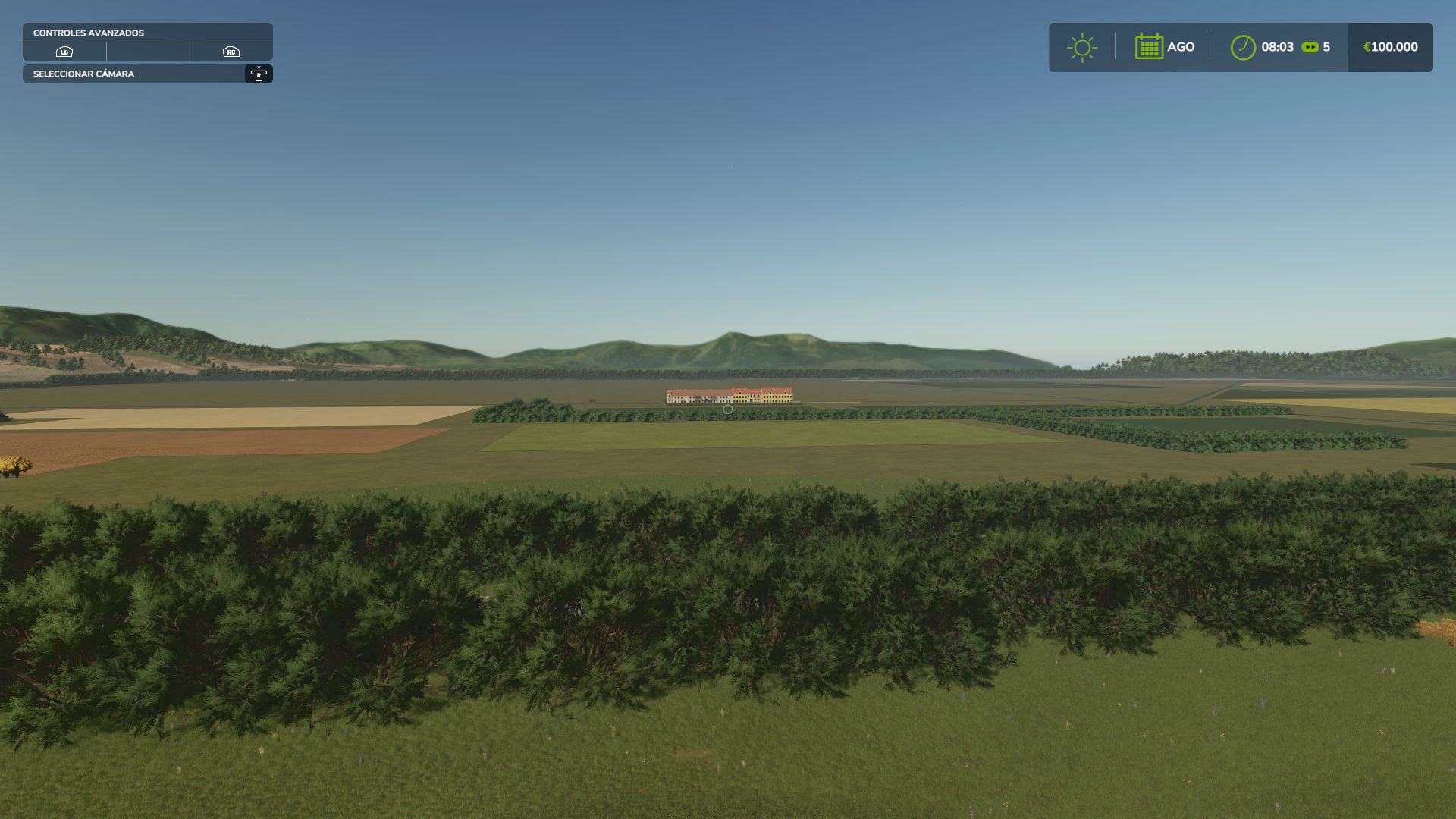Click the sunny weather icon

[1081, 47]
